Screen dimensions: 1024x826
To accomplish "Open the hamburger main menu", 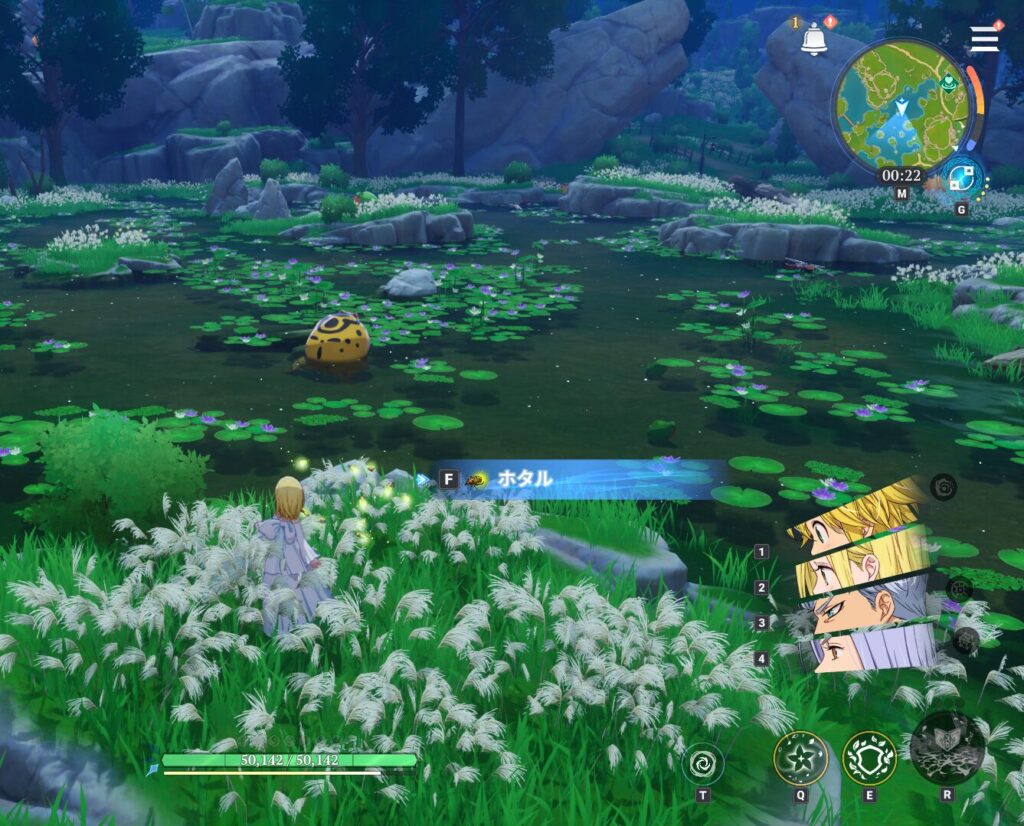I will pyautogui.click(x=984, y=38).
